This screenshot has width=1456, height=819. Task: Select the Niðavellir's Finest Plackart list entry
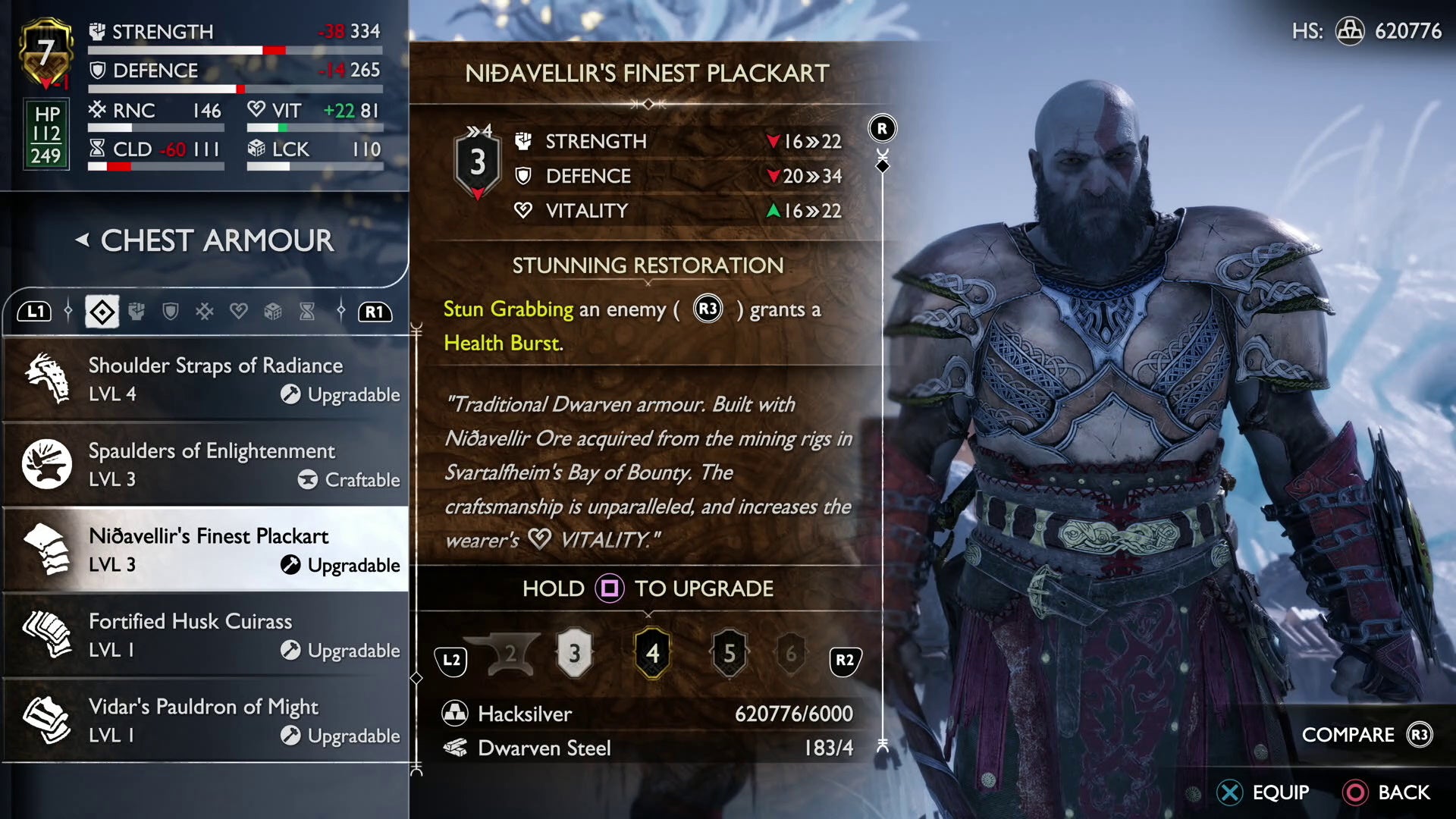coord(205,550)
